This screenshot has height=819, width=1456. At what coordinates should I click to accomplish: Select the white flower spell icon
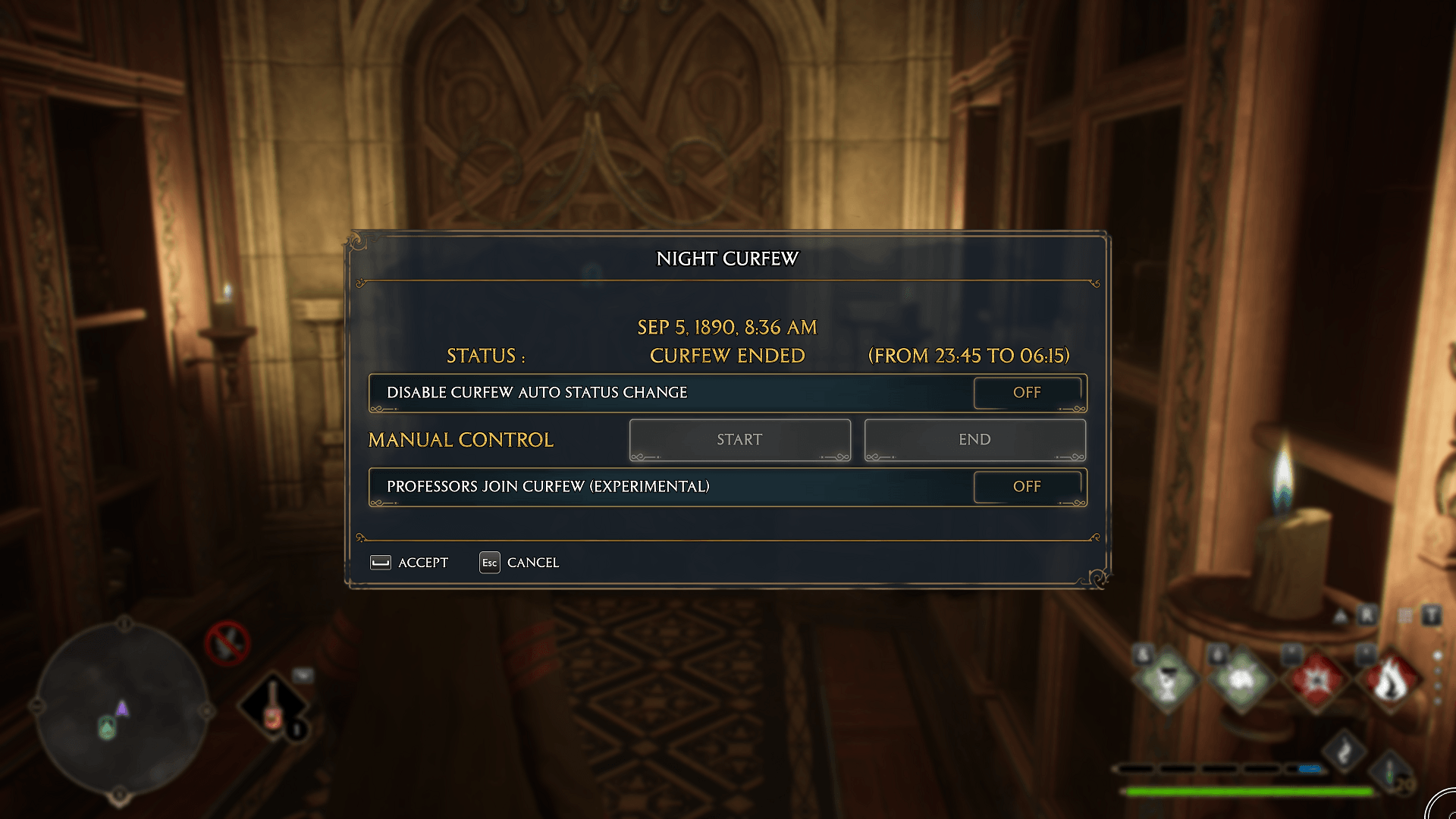(x=1242, y=679)
